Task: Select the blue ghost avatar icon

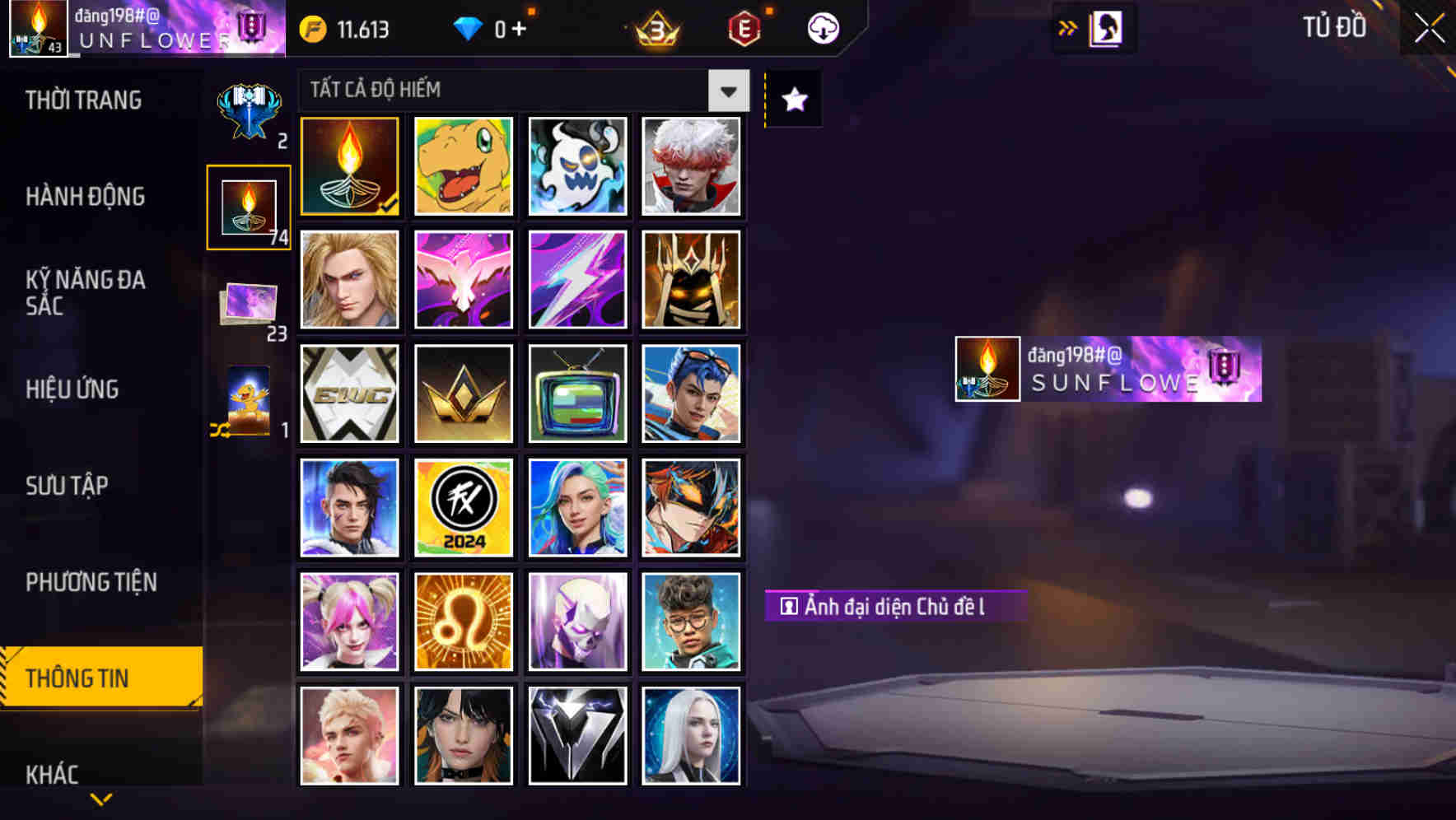Action: [x=576, y=166]
